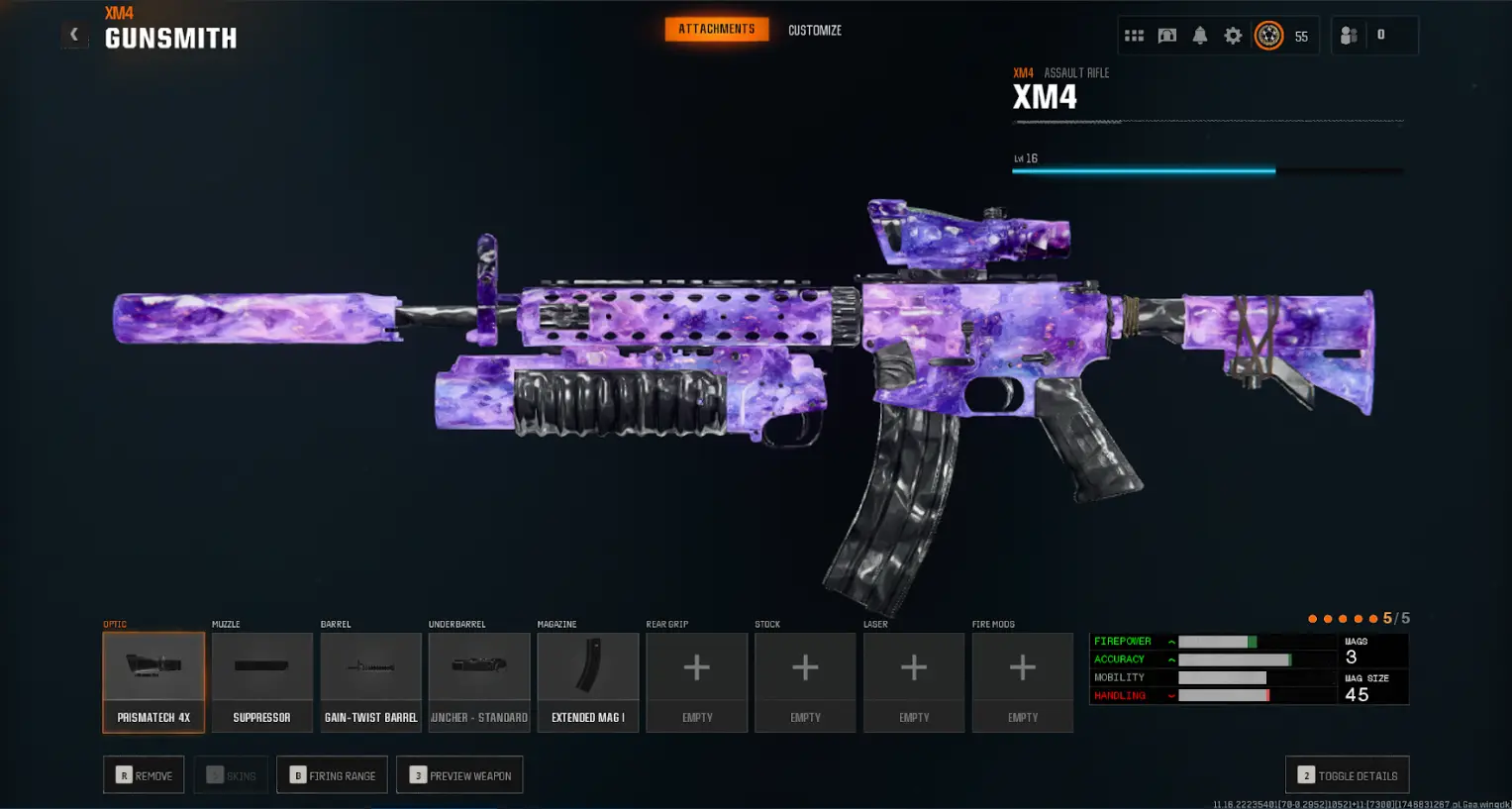Open the Gain-Twist Barrel slot
The height and width of the screenshot is (809, 1512).
(x=370, y=682)
